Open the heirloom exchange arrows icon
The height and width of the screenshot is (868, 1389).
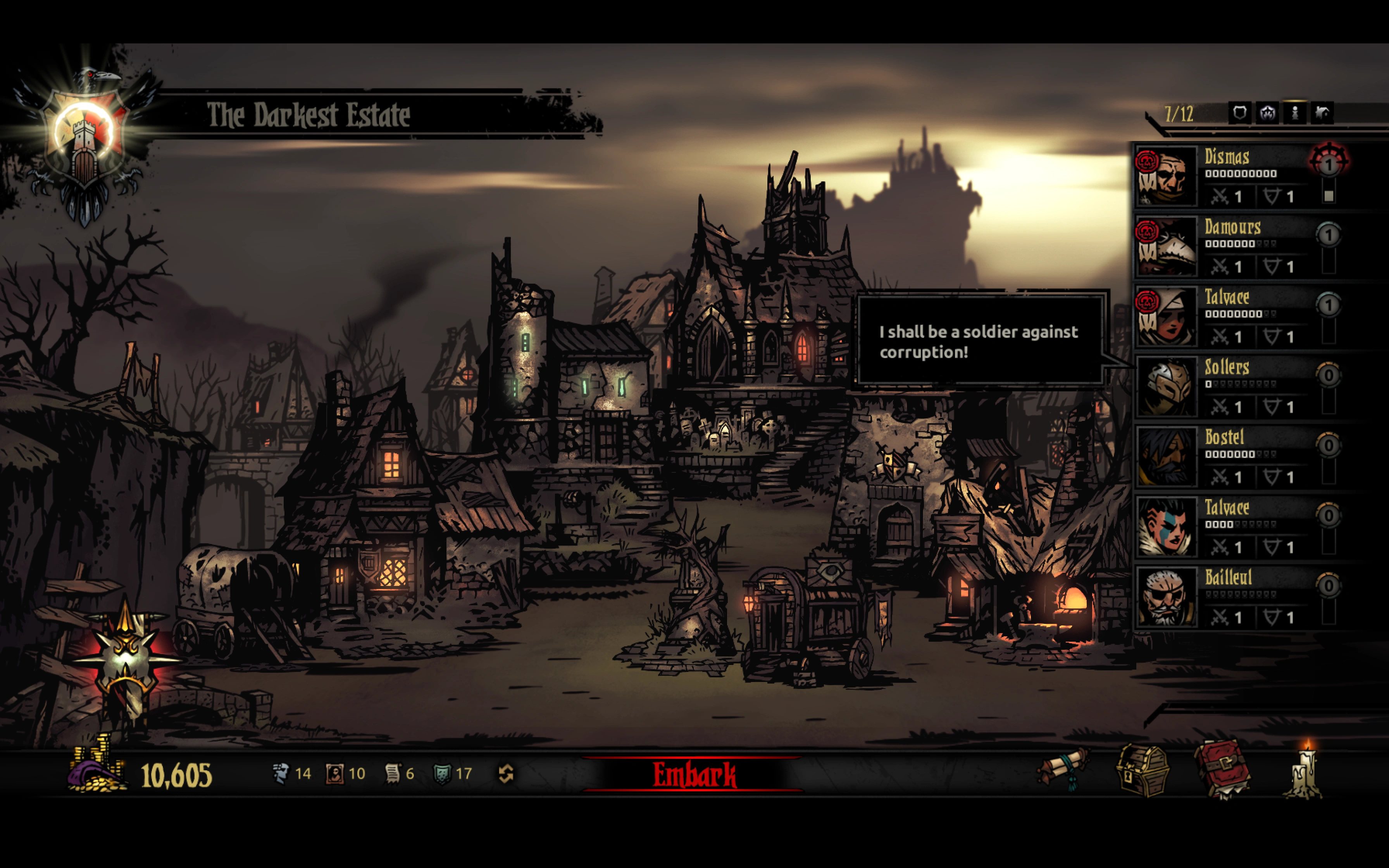[506, 774]
